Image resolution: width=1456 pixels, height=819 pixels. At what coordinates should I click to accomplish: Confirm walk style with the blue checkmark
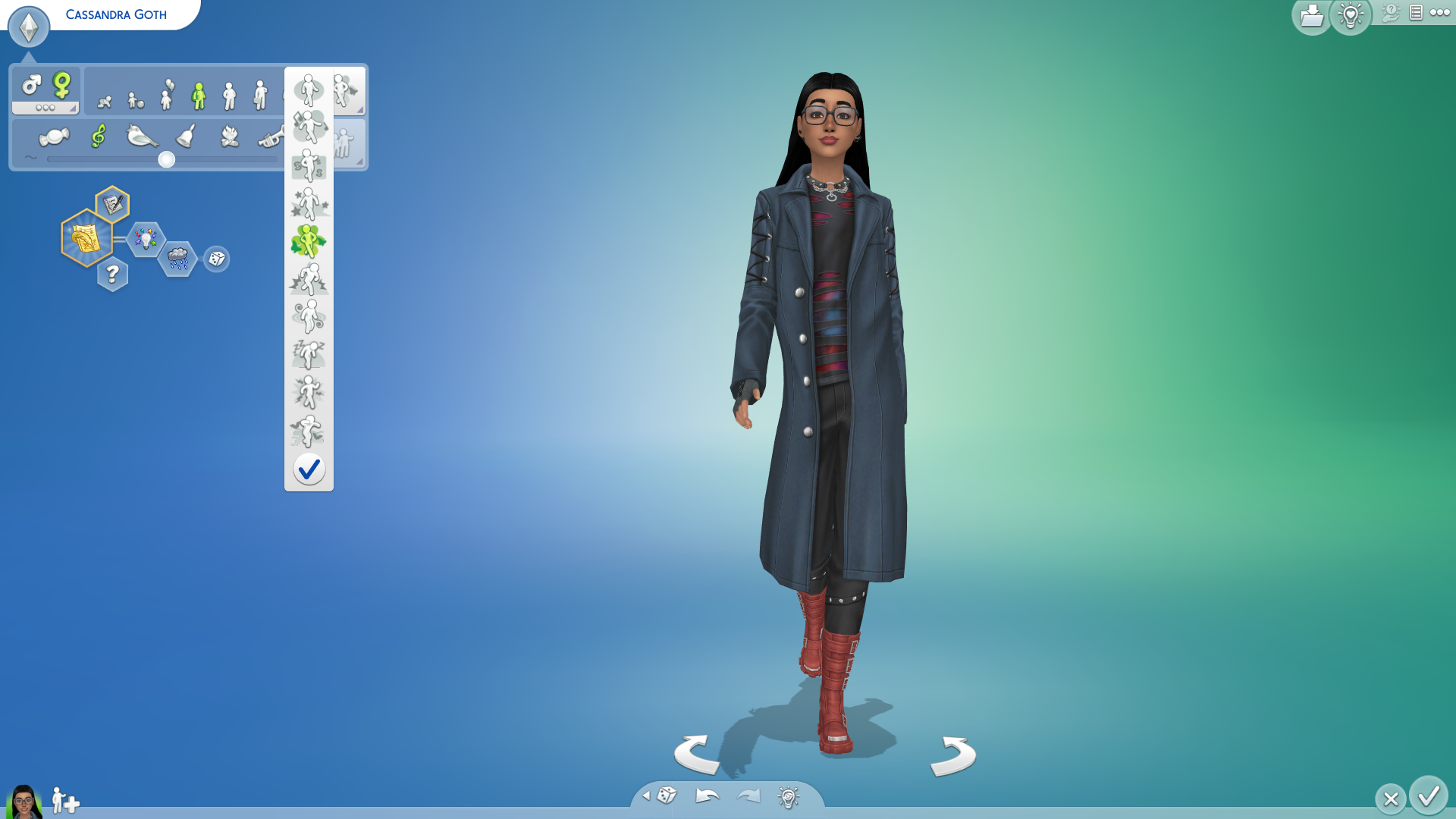click(309, 469)
